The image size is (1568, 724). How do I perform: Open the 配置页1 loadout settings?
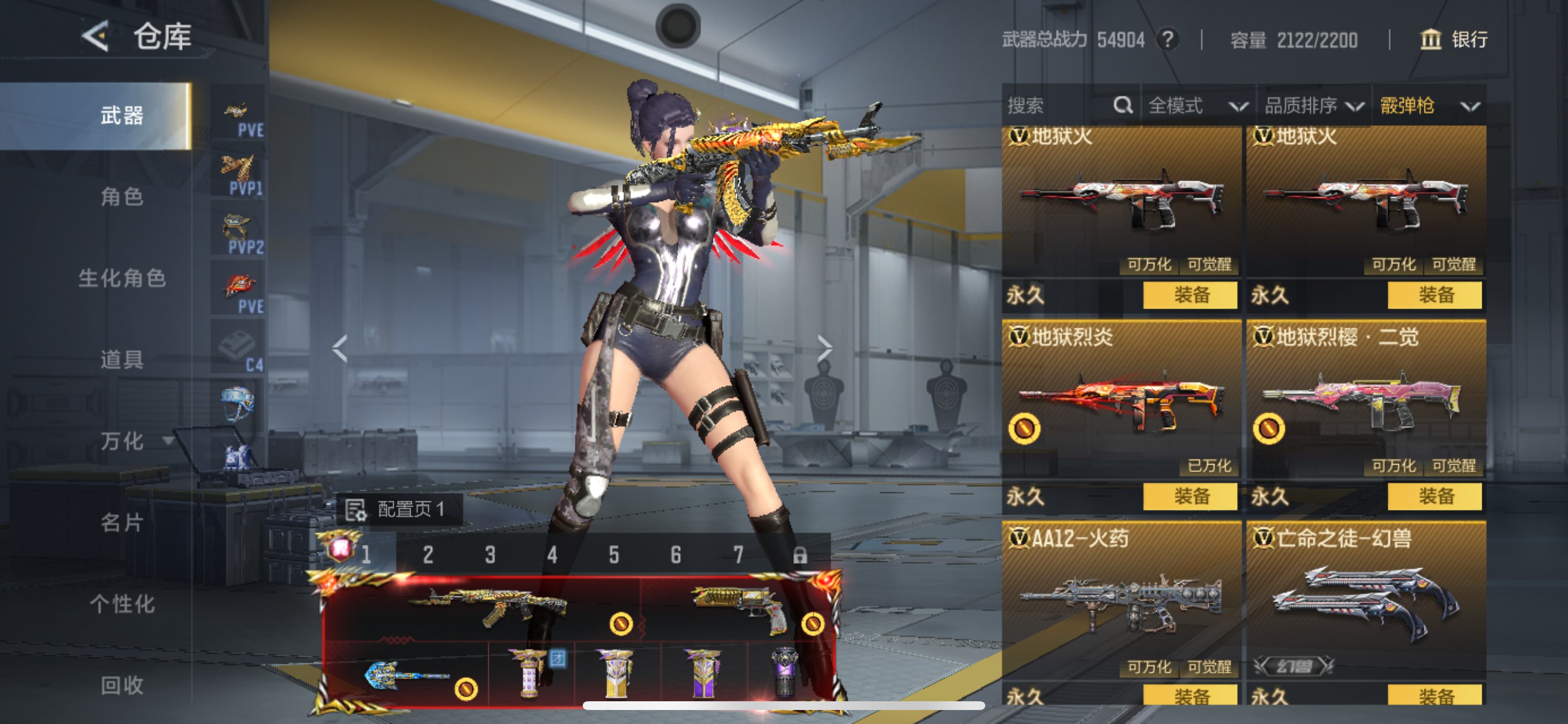[x=400, y=509]
